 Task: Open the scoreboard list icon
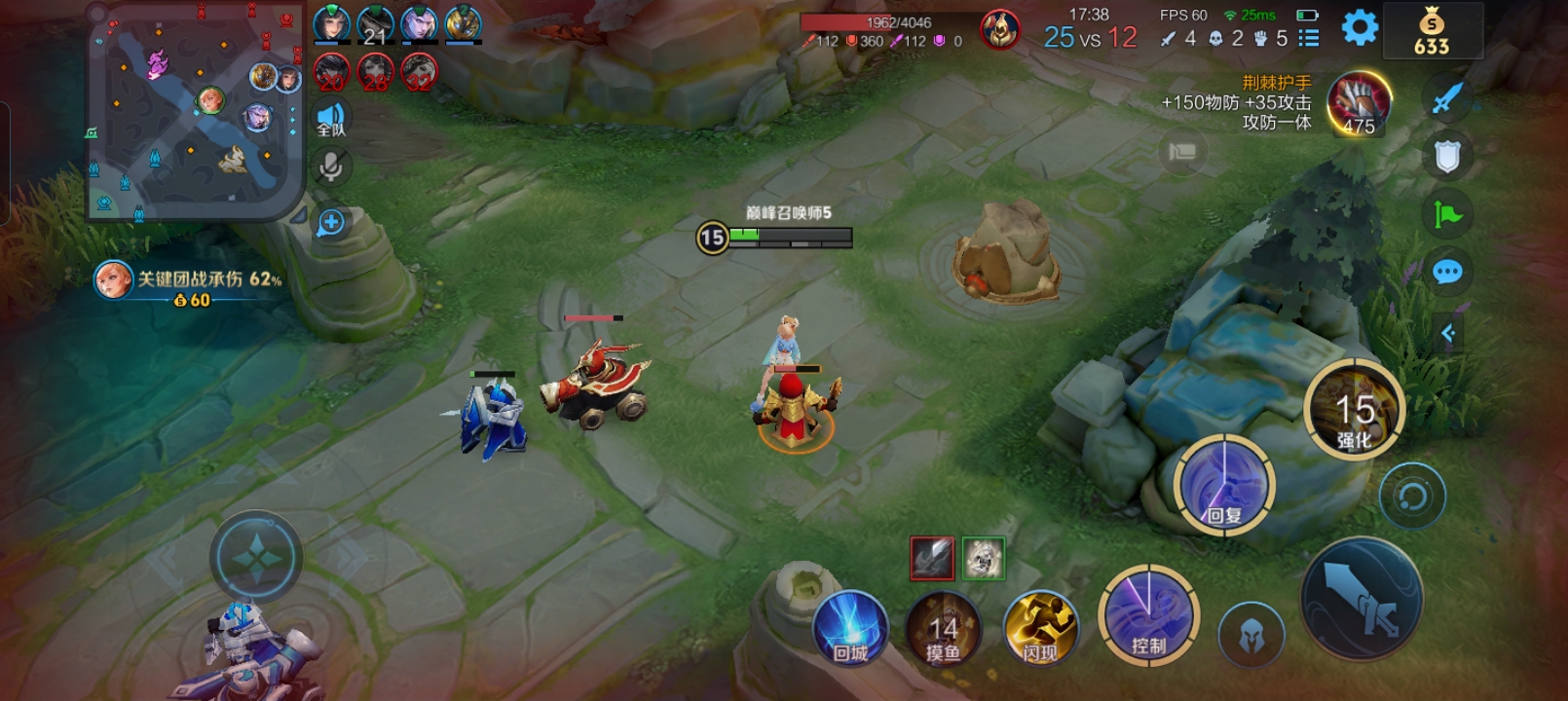[x=1309, y=38]
